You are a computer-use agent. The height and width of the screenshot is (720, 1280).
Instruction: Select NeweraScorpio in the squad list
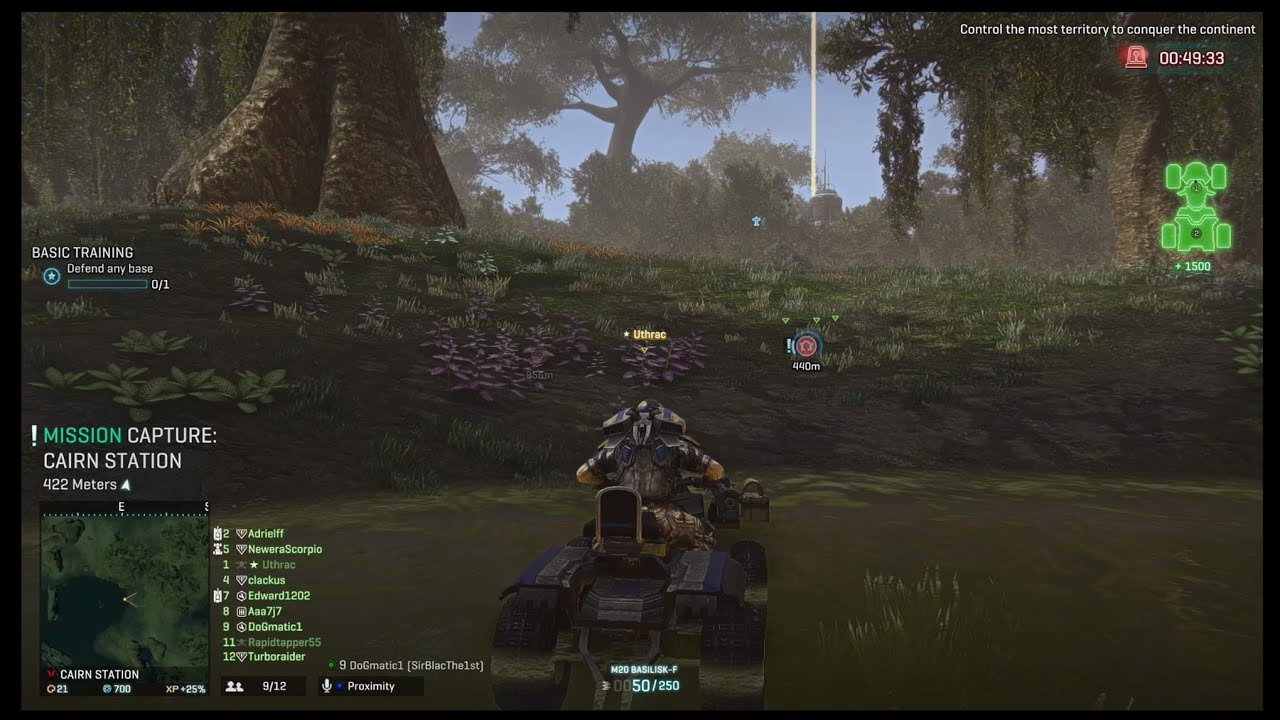[284, 549]
